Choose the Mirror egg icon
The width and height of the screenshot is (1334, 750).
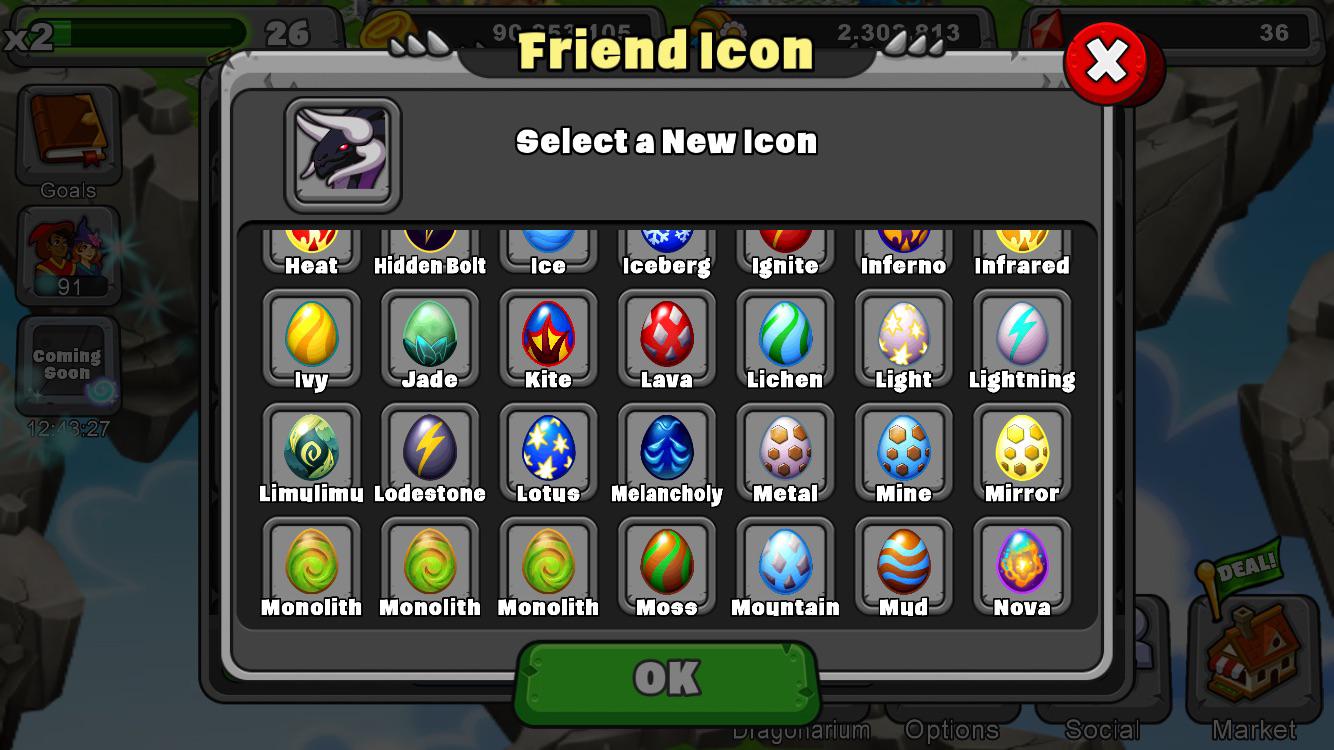click(1022, 449)
